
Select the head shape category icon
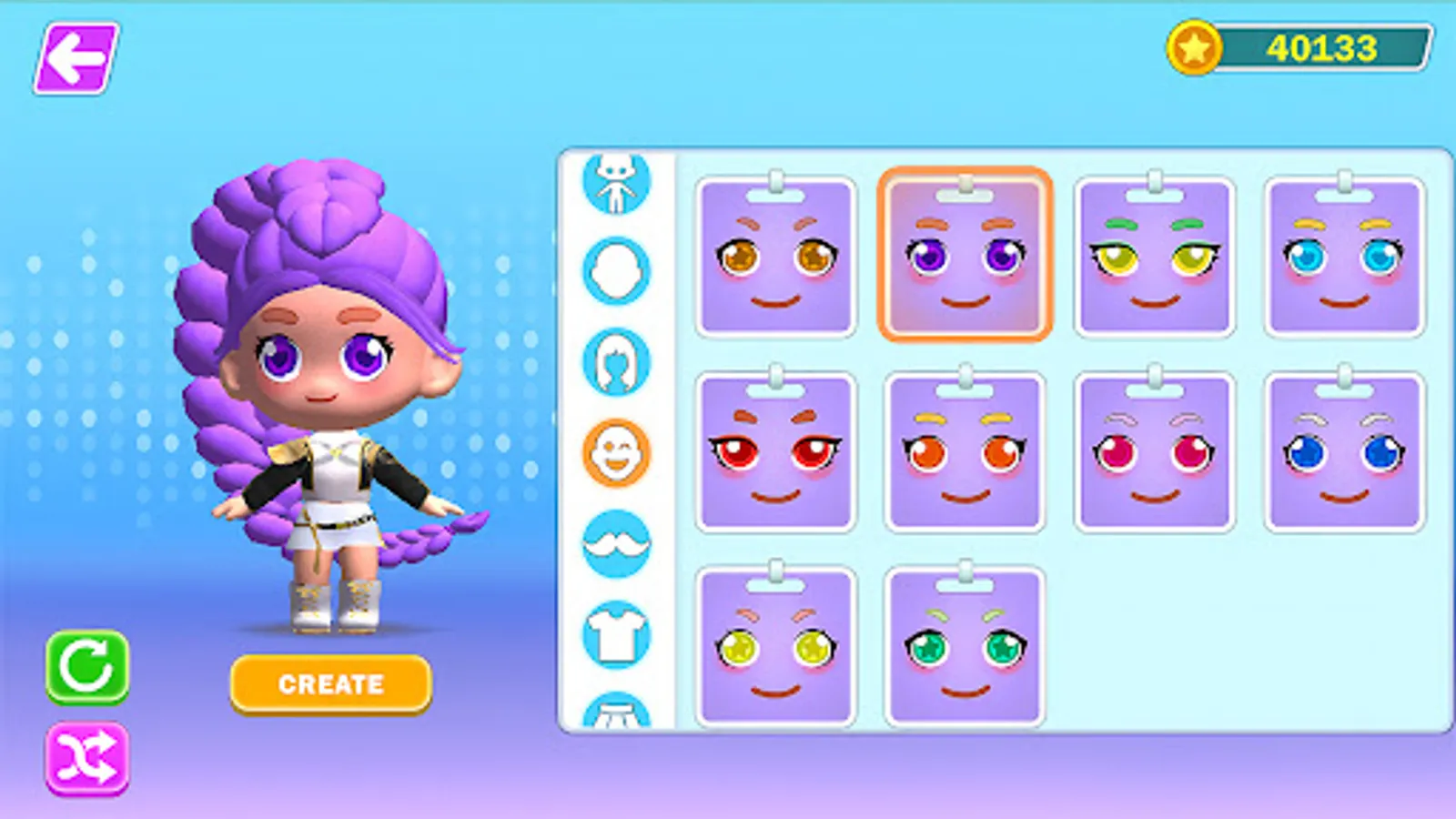click(614, 270)
